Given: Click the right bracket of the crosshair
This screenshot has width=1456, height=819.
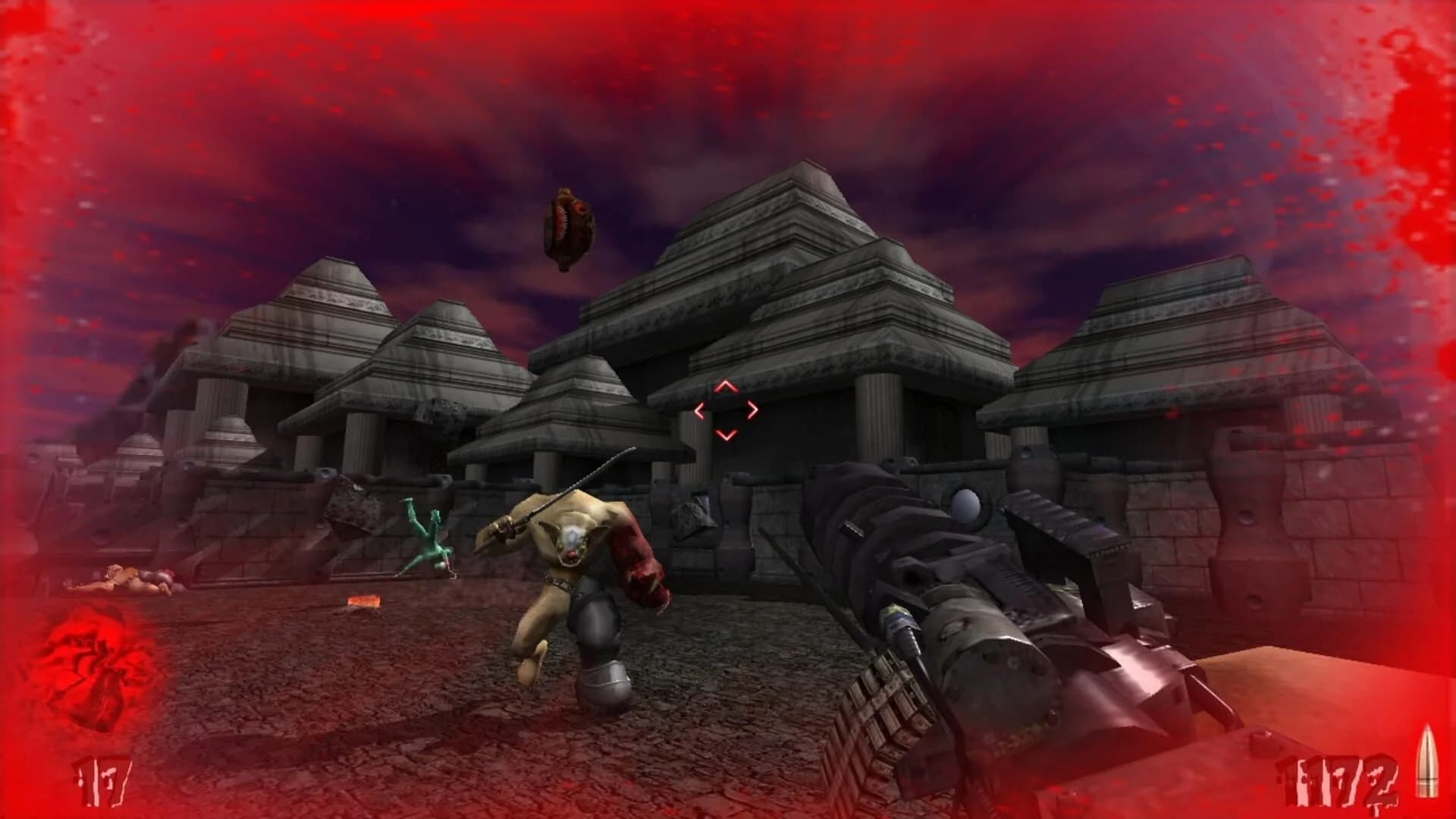Looking at the screenshot, I should 753,409.
